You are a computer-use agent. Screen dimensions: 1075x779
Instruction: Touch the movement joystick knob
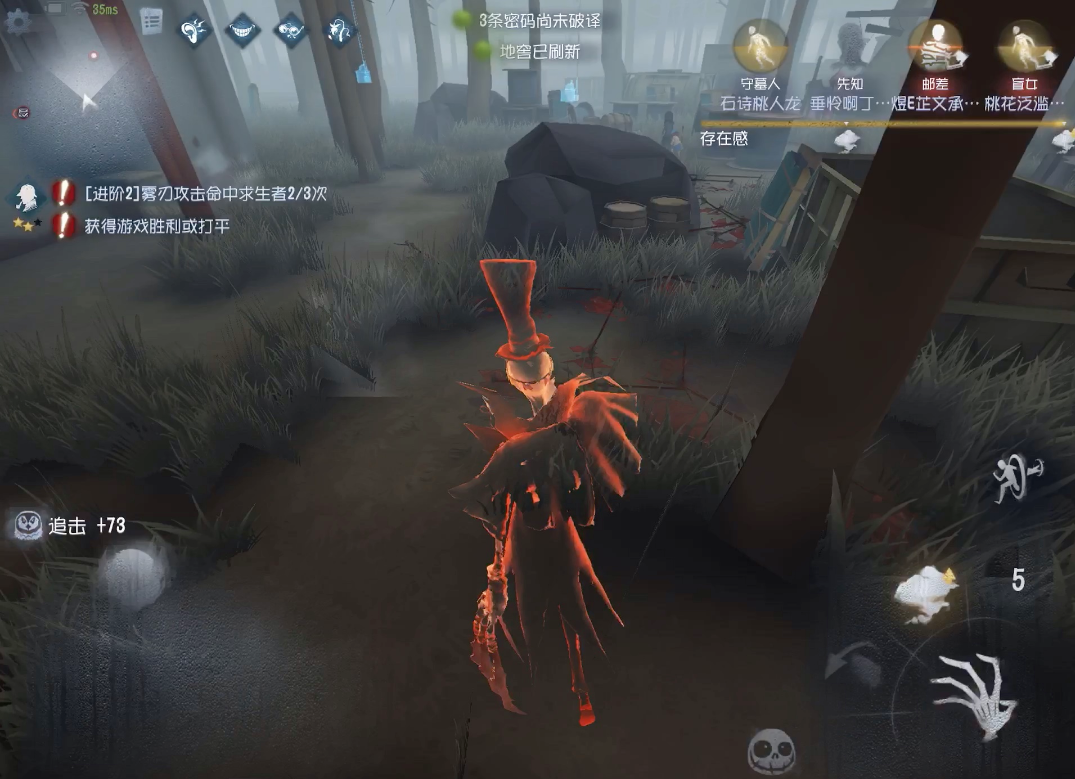tap(131, 576)
